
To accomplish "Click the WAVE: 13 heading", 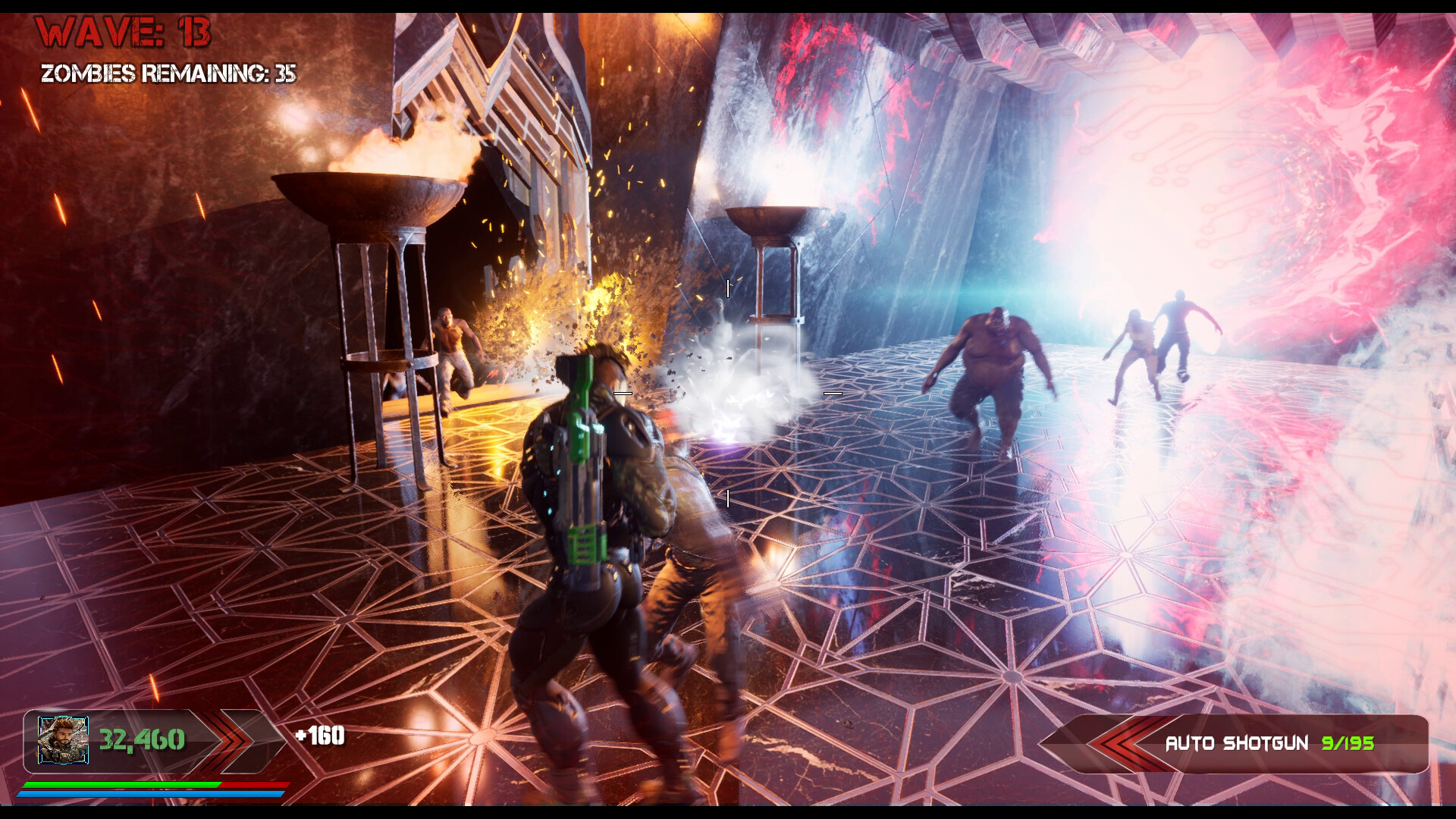I will (x=121, y=30).
